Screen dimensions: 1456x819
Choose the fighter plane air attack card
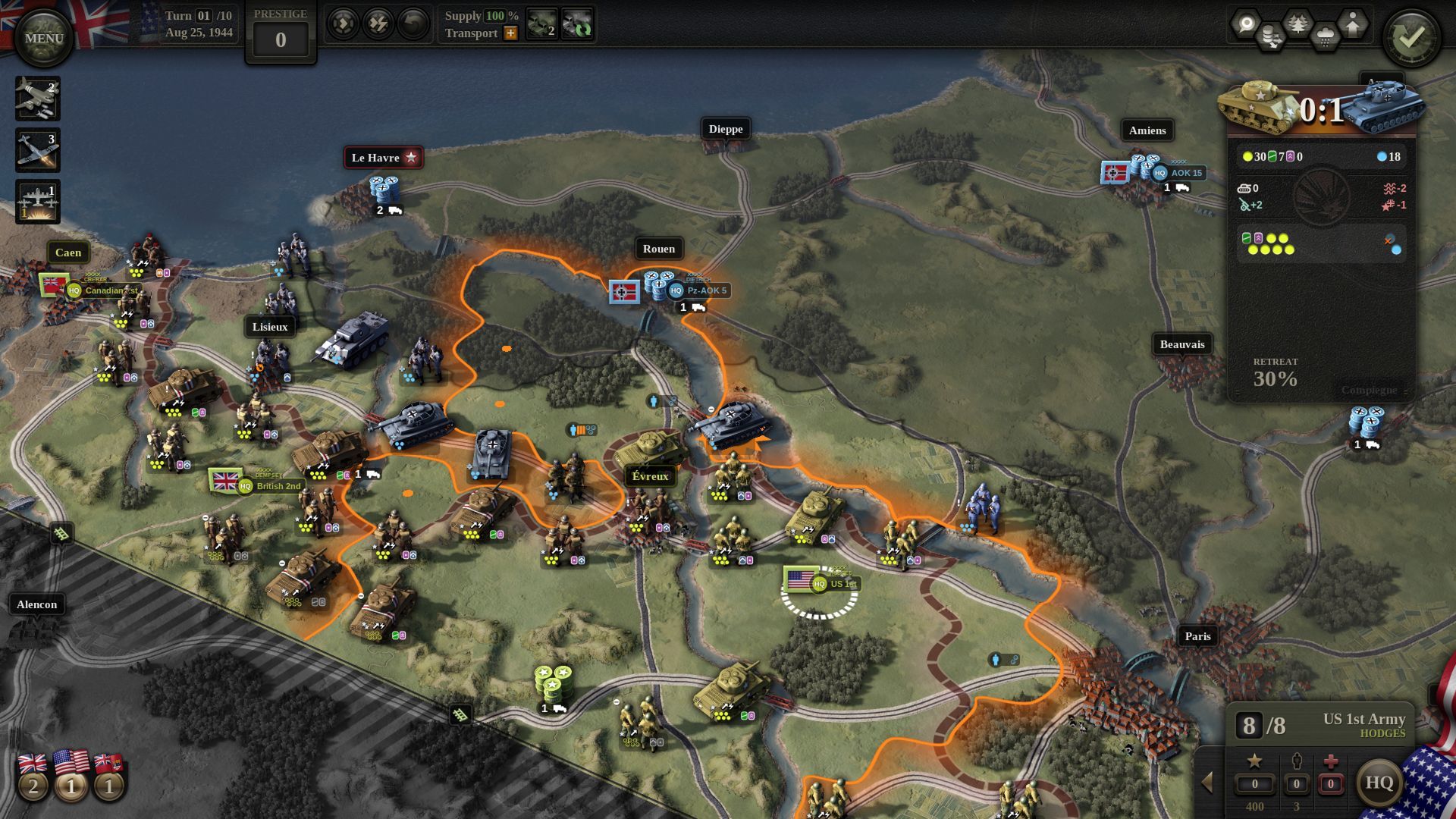[x=37, y=150]
